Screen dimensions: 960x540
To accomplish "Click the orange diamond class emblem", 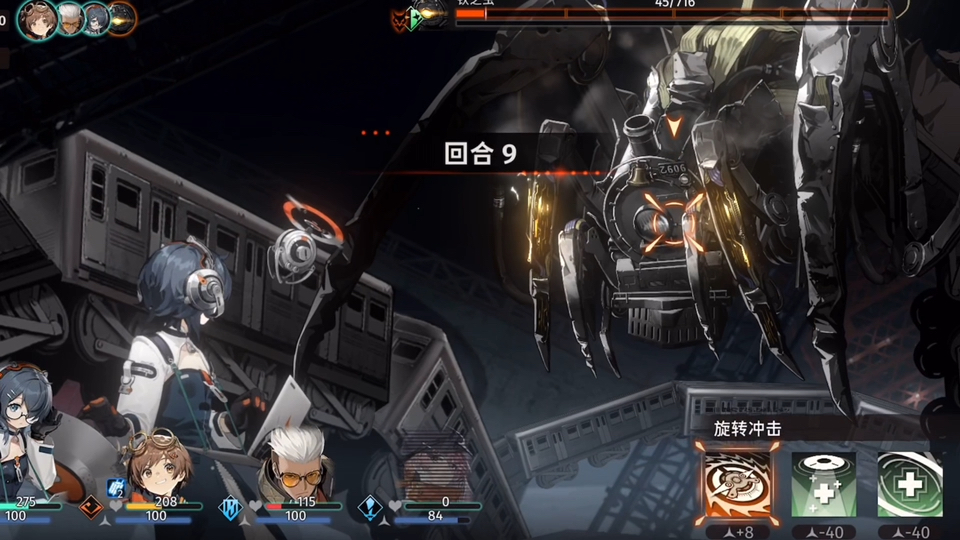I will (x=91, y=507).
